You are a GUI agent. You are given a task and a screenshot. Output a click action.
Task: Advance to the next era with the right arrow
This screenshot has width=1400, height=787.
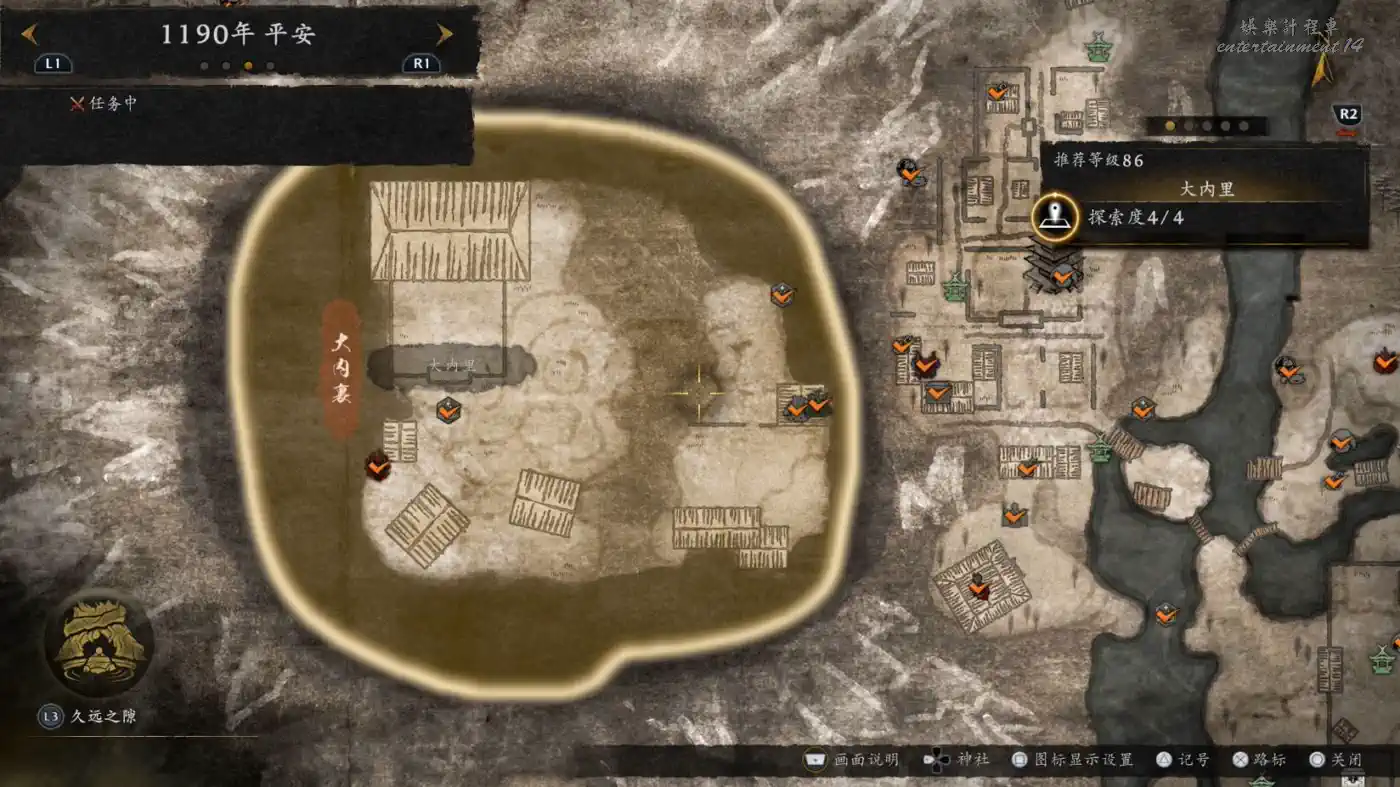[x=444, y=34]
